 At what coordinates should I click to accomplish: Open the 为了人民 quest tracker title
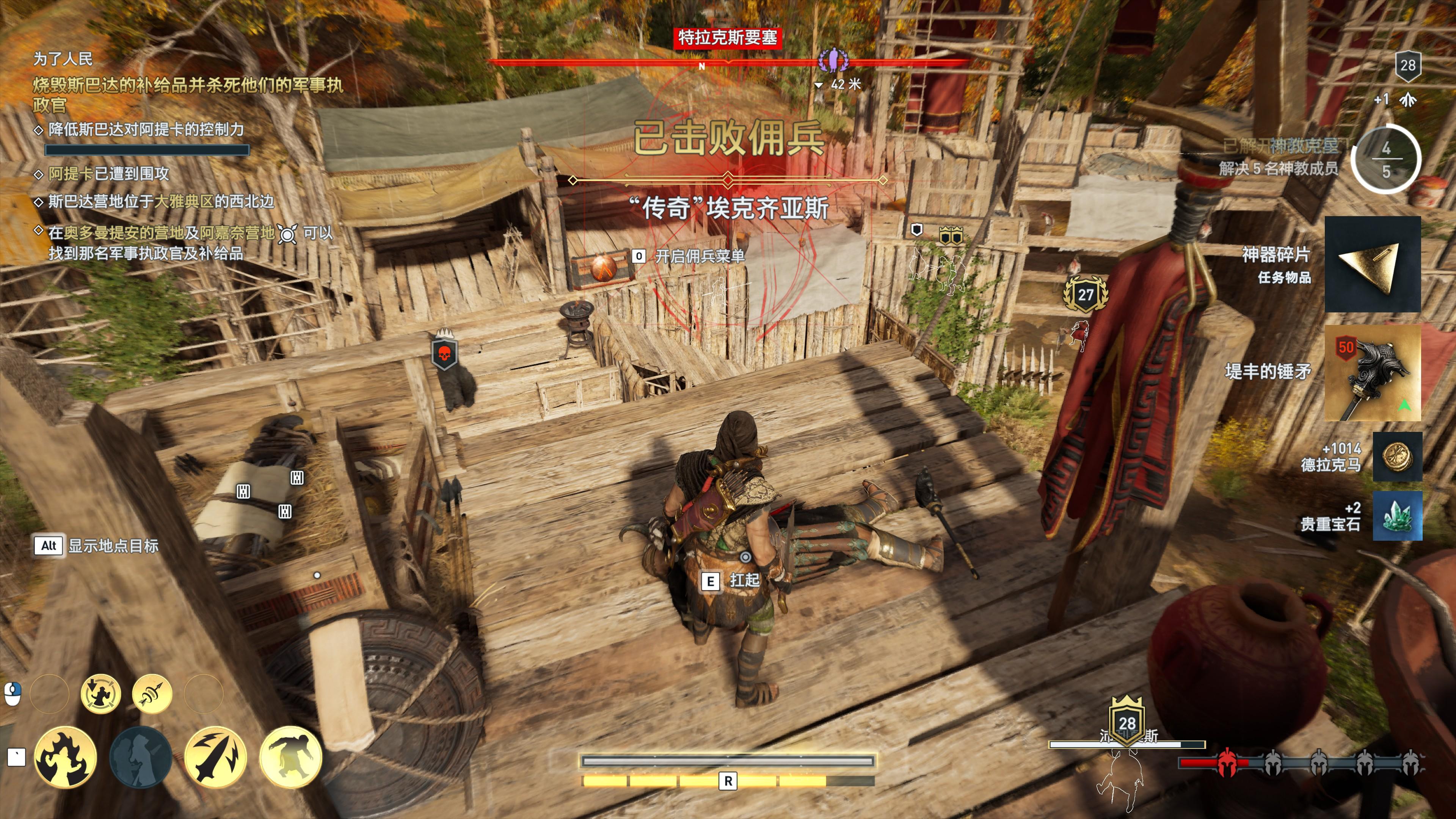63,58
